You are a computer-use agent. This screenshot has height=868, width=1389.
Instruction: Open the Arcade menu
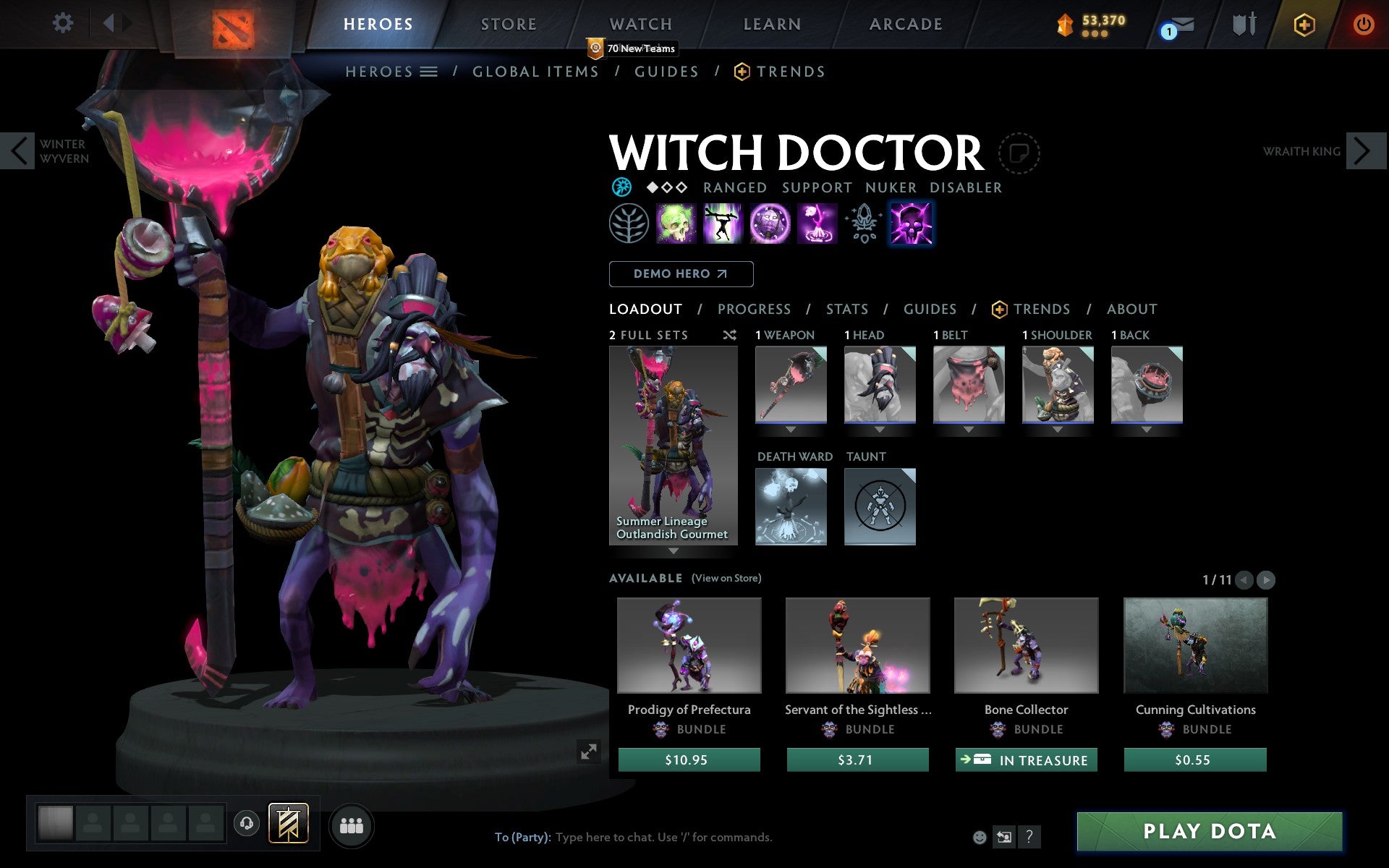point(905,24)
